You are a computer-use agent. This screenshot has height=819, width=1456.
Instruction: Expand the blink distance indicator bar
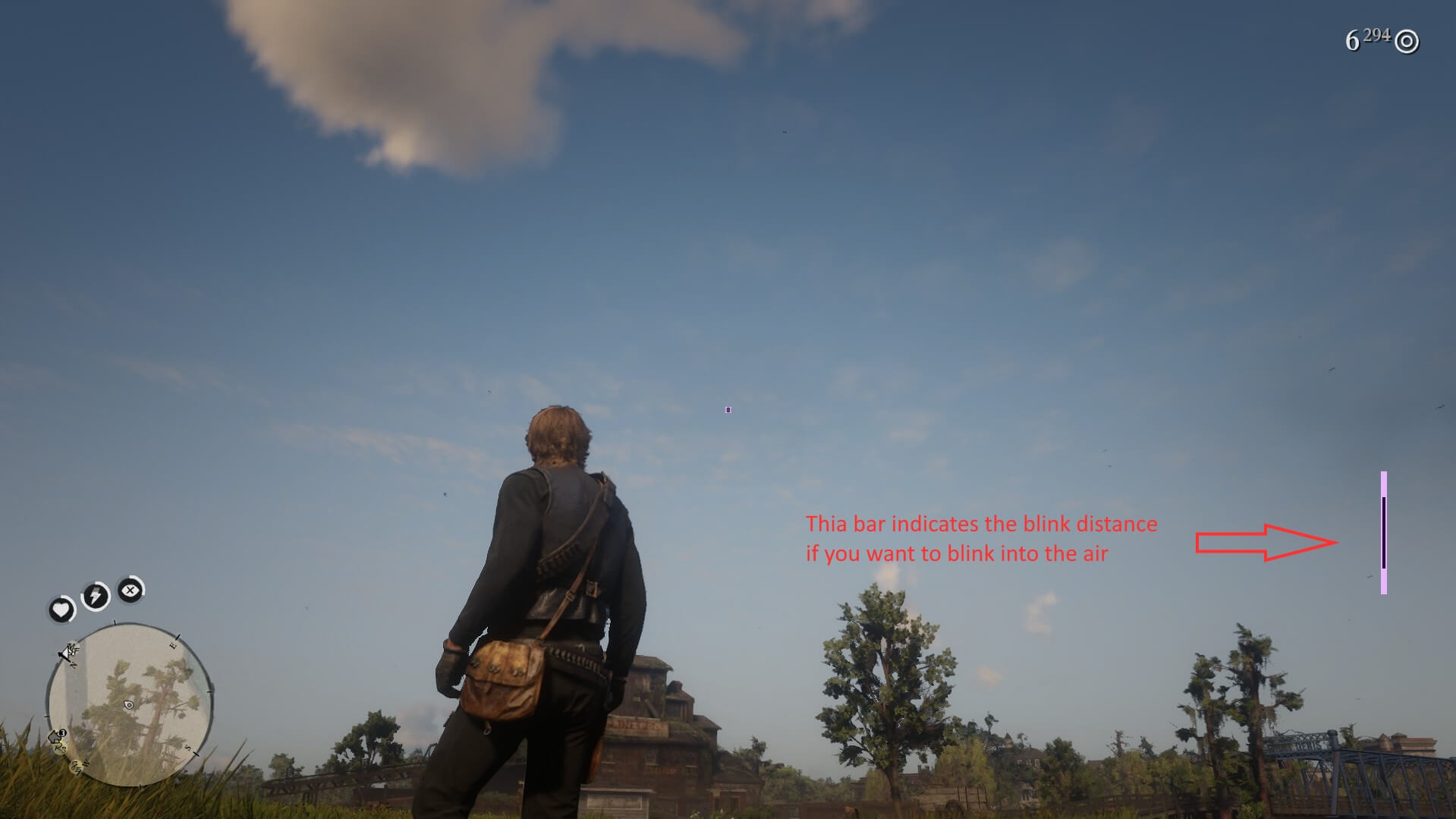pyautogui.click(x=1385, y=531)
